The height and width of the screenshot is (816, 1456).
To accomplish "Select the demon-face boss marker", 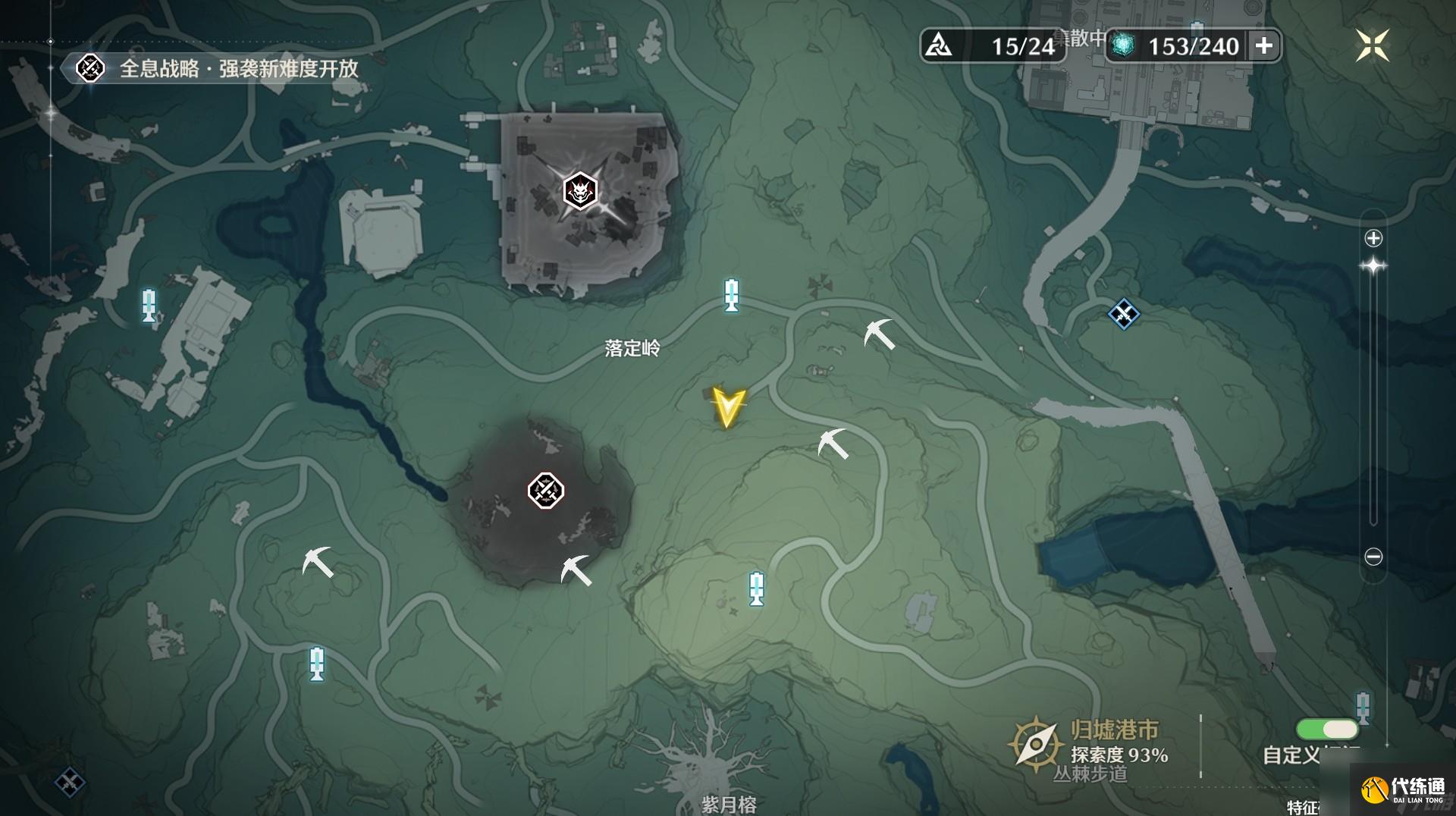I will click(581, 191).
